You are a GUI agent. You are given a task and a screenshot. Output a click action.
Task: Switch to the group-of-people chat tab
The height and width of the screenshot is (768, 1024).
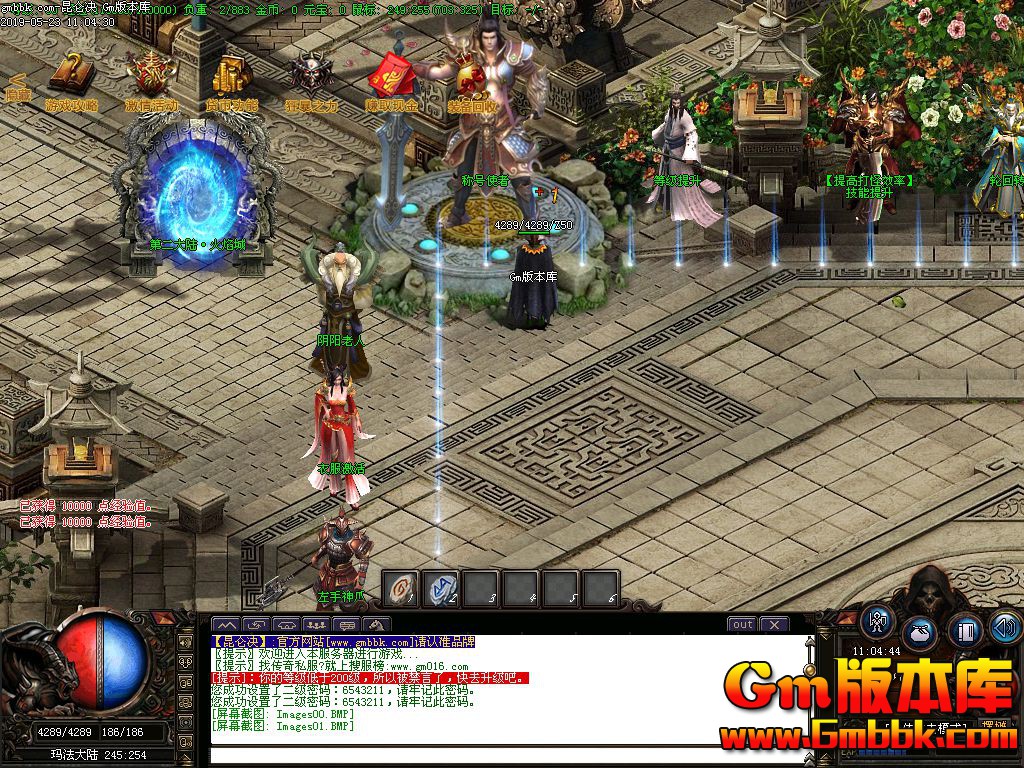point(318,625)
